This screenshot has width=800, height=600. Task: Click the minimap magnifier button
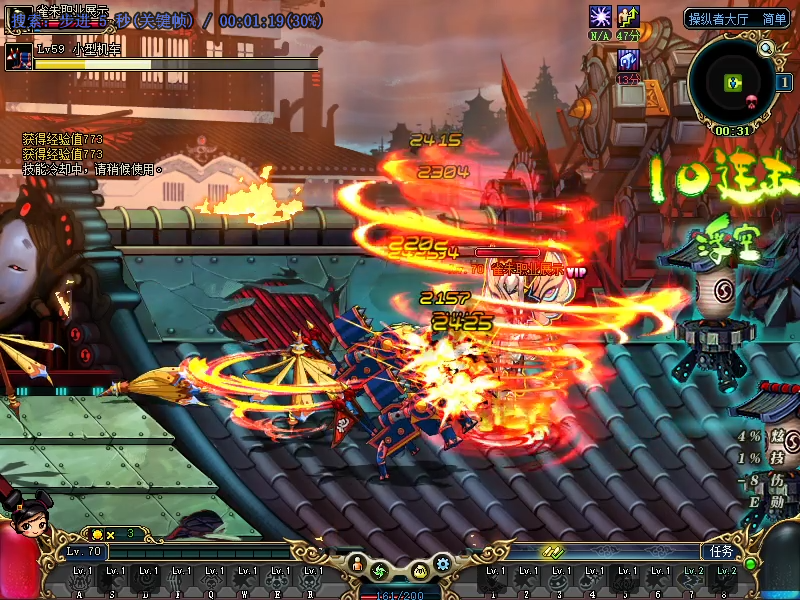(766, 47)
